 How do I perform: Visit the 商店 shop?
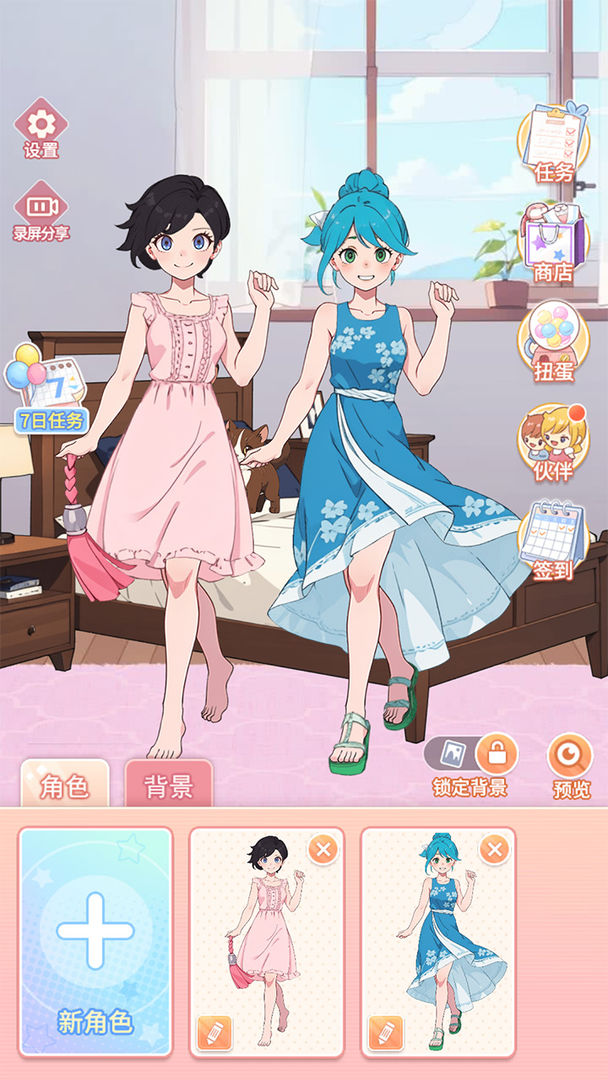[x=553, y=242]
